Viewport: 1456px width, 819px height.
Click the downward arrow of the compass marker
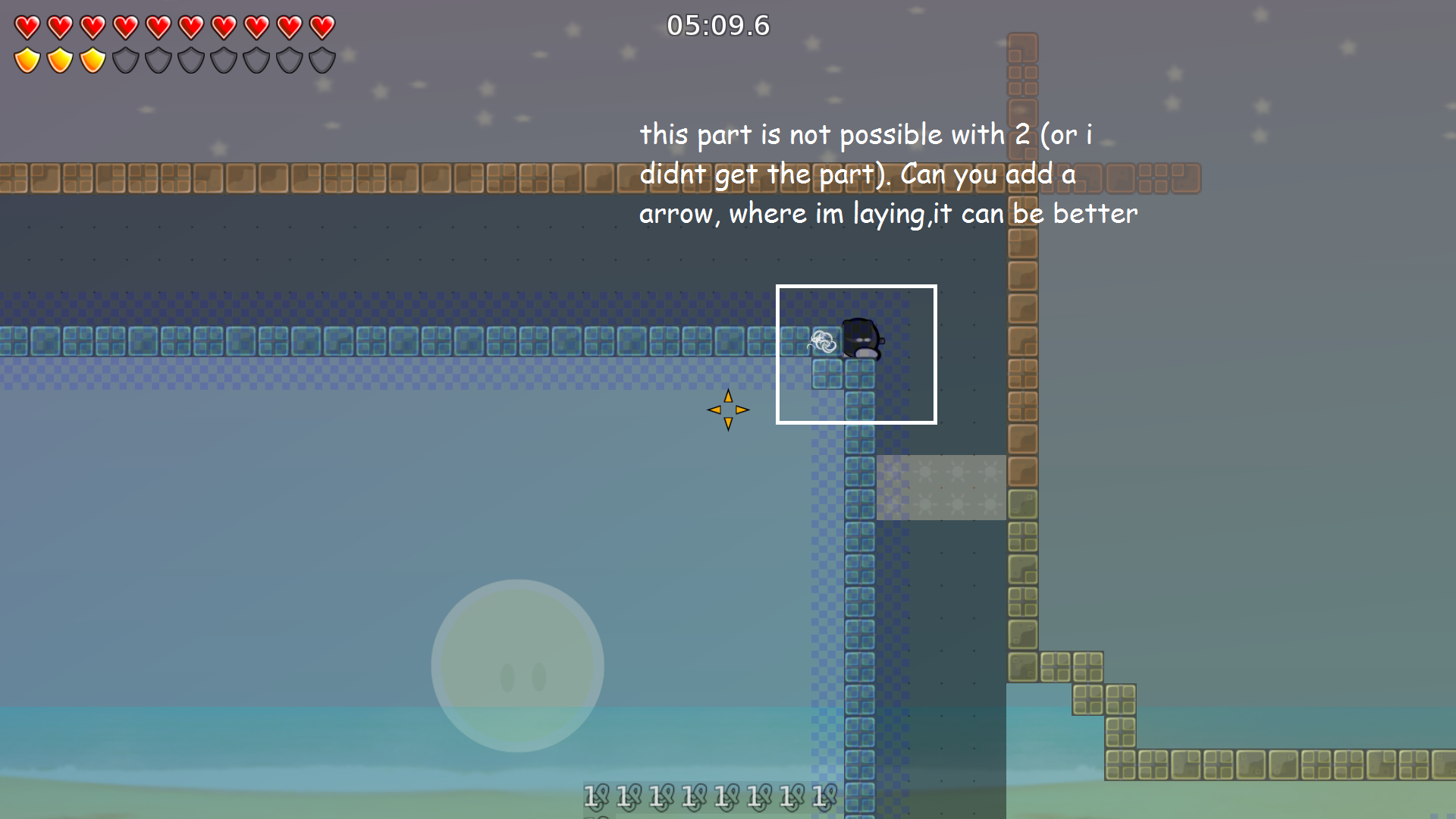pyautogui.click(x=728, y=423)
